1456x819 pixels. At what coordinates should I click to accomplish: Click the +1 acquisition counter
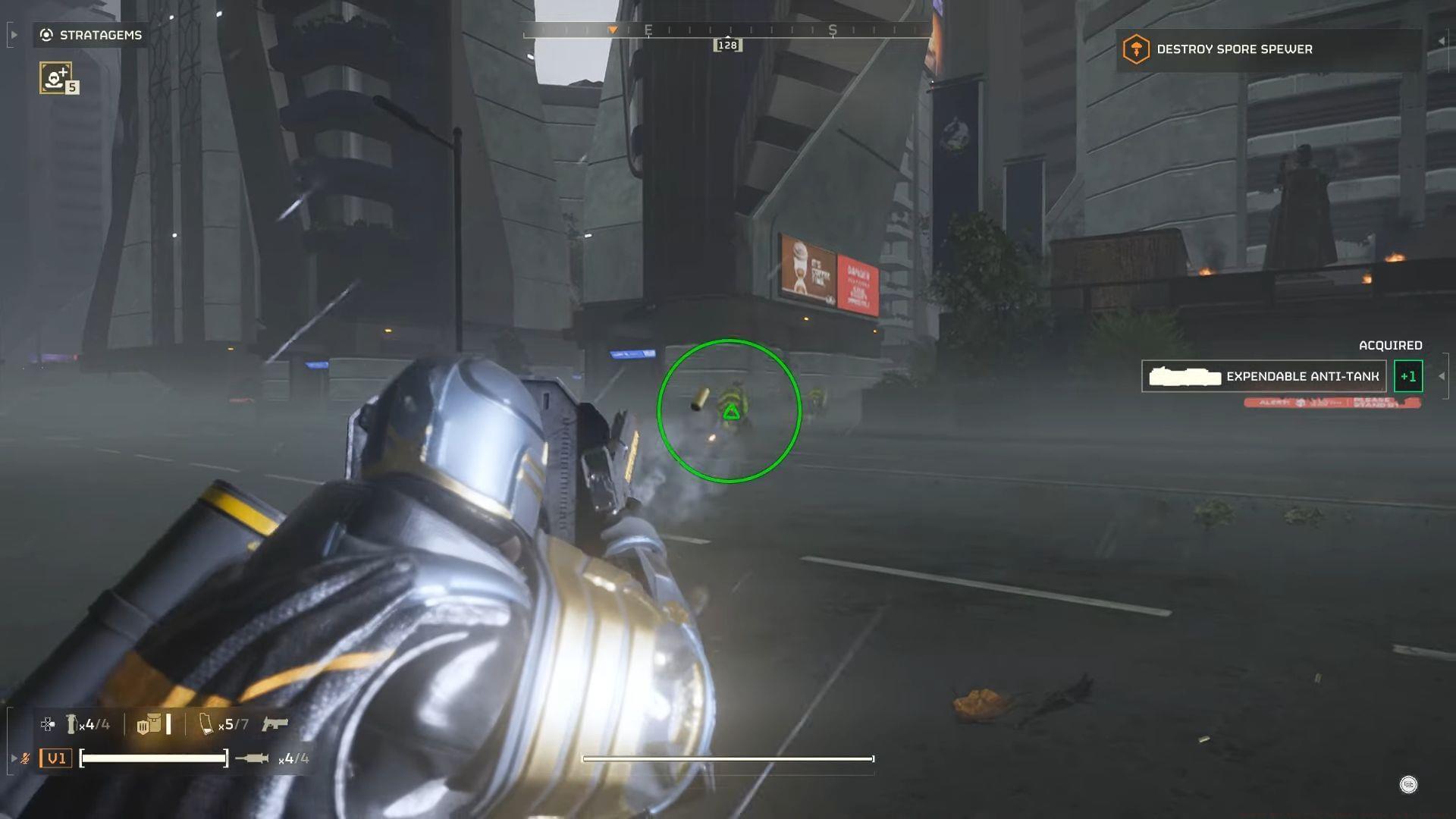pyautogui.click(x=1408, y=375)
